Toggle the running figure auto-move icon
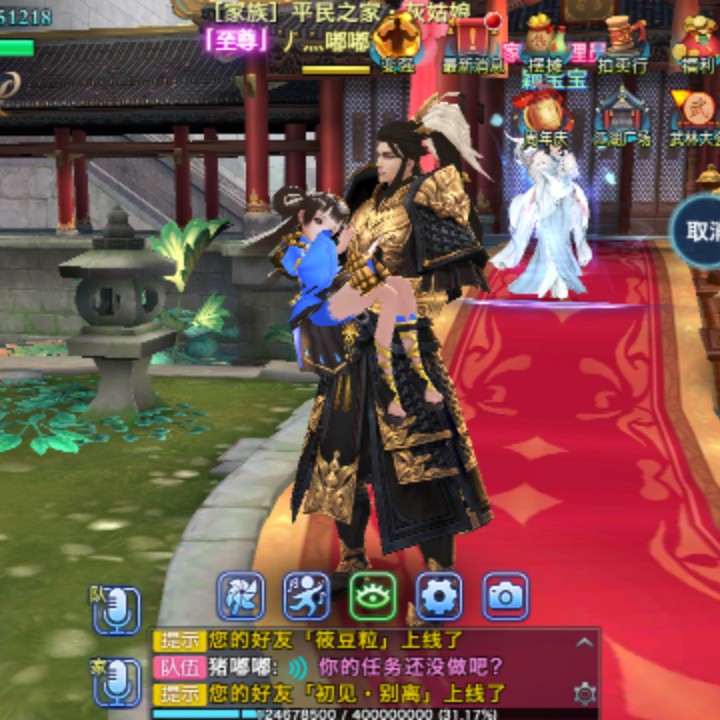Viewport: 720px width, 720px height. tap(307, 596)
